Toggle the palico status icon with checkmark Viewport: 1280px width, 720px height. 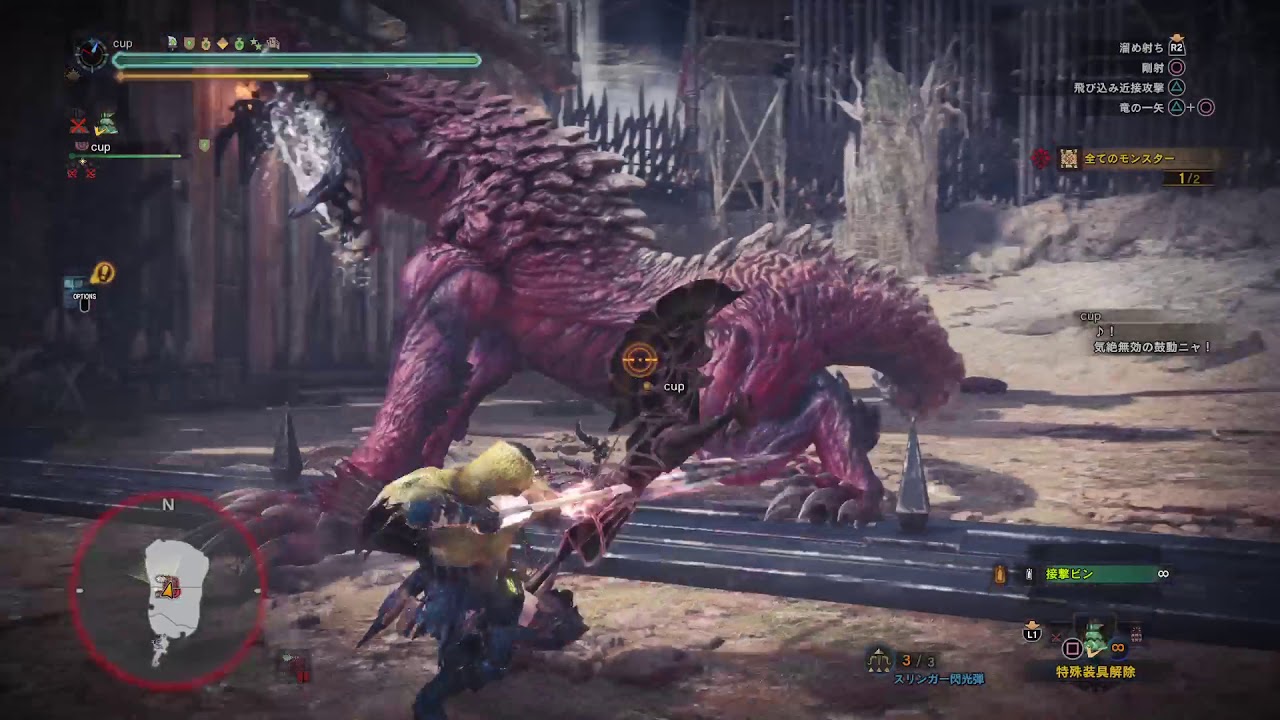[x=108, y=122]
